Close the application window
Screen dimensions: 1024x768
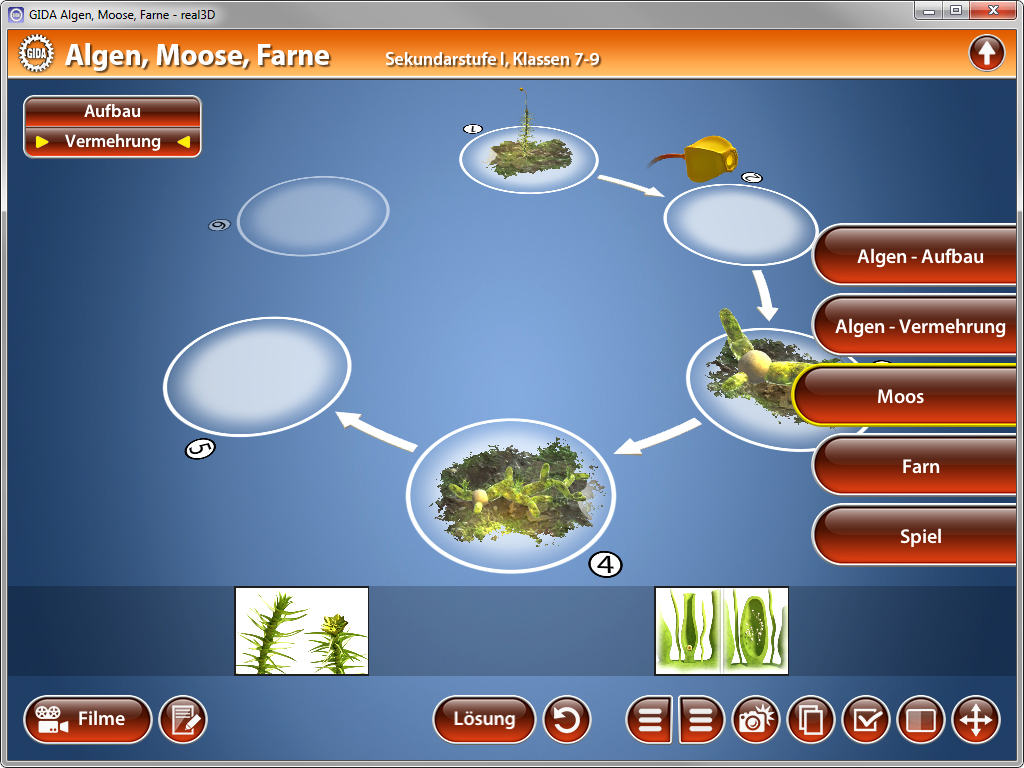pyautogui.click(x=991, y=10)
